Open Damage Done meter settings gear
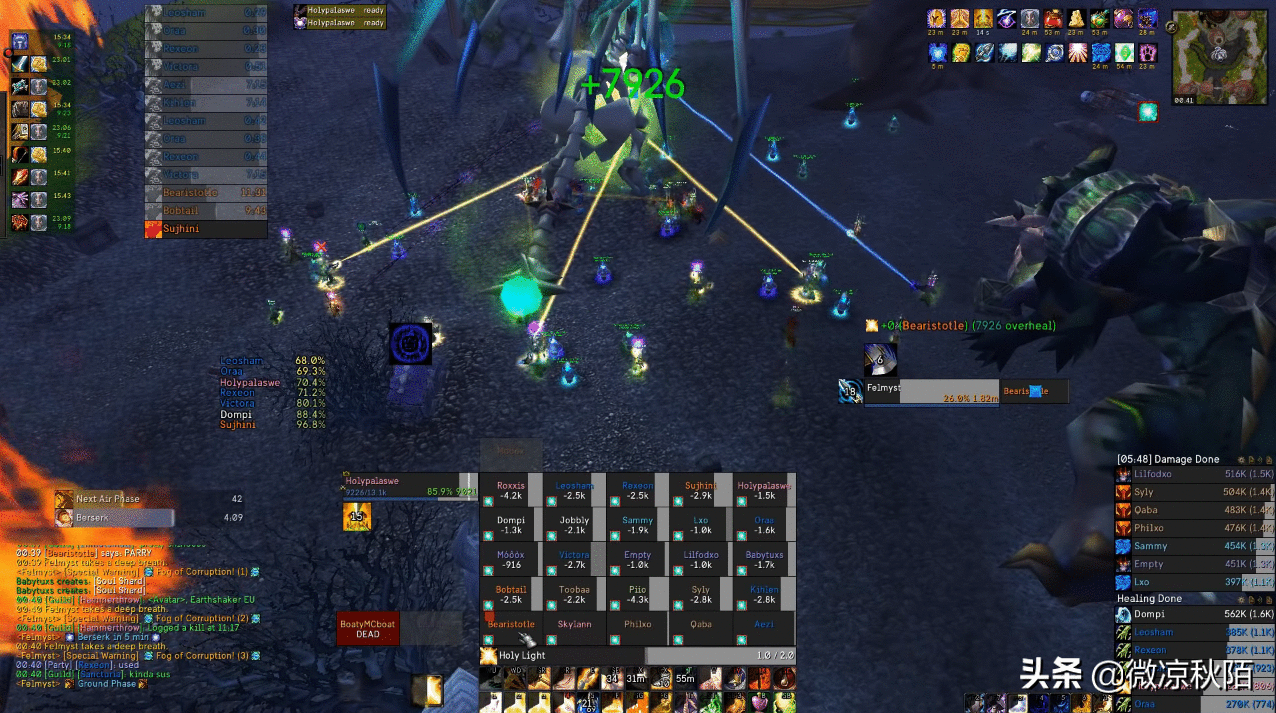The height and width of the screenshot is (713, 1276). pyautogui.click(x=1241, y=460)
